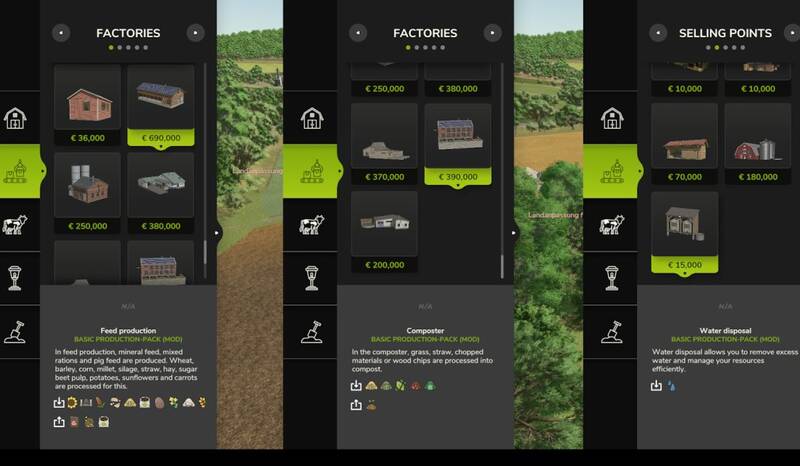Select the €70,000 selling point
800x466 pixels.
coord(684,144)
